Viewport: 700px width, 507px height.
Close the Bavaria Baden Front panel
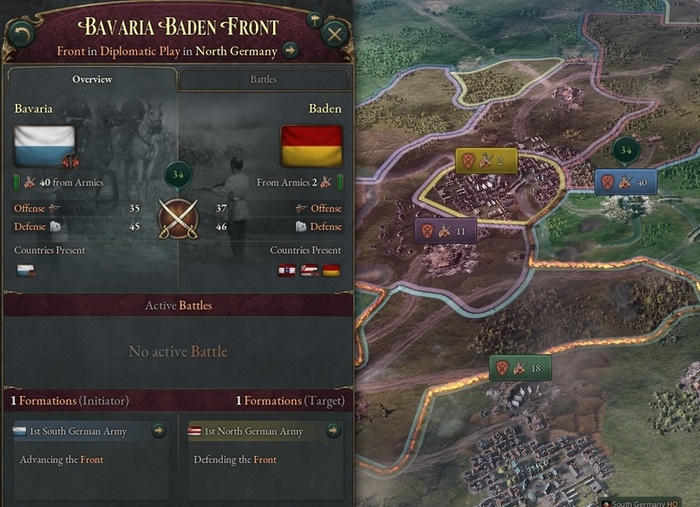335,33
